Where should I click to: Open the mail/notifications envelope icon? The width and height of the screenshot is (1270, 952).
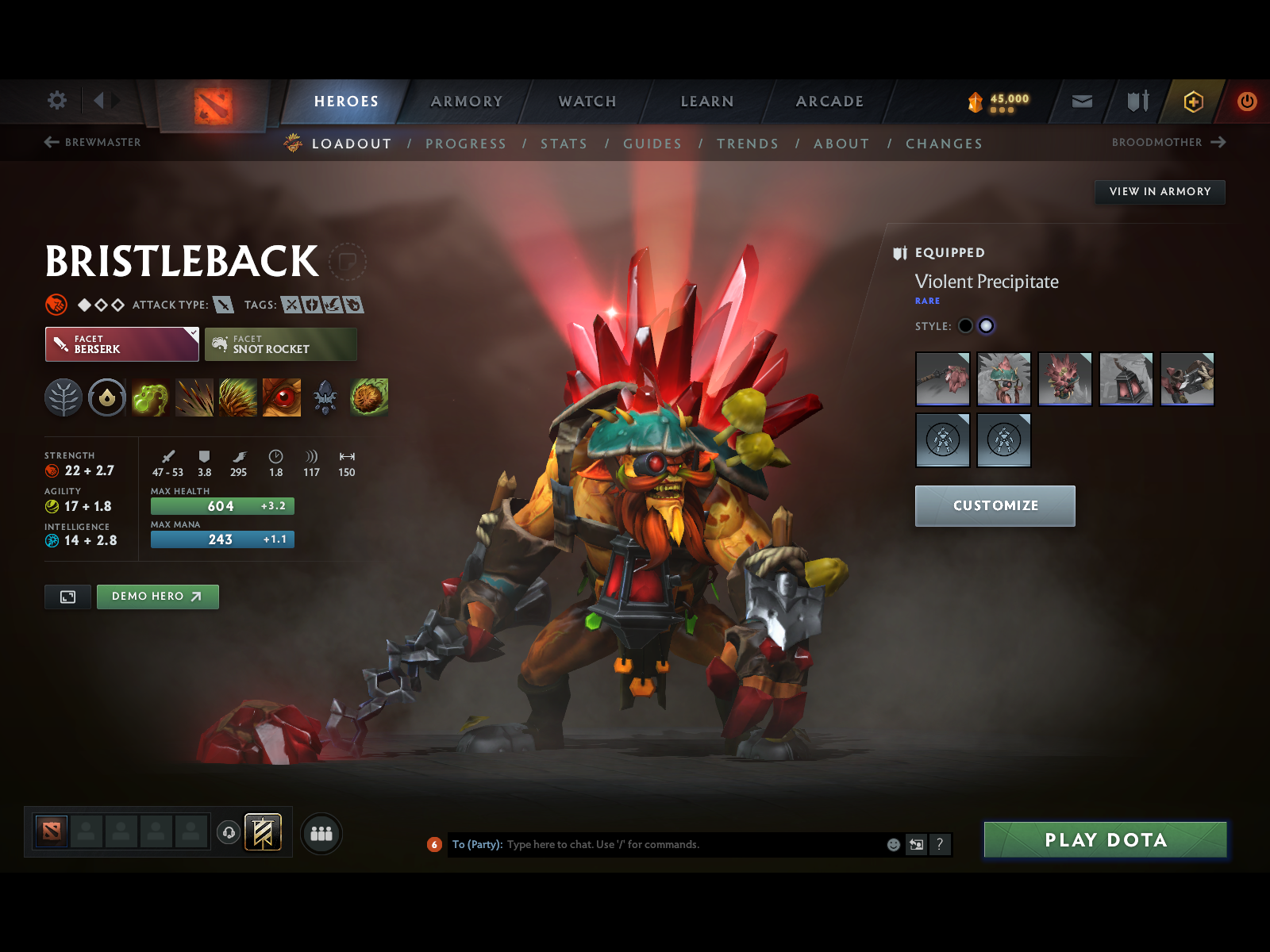pos(1081,102)
